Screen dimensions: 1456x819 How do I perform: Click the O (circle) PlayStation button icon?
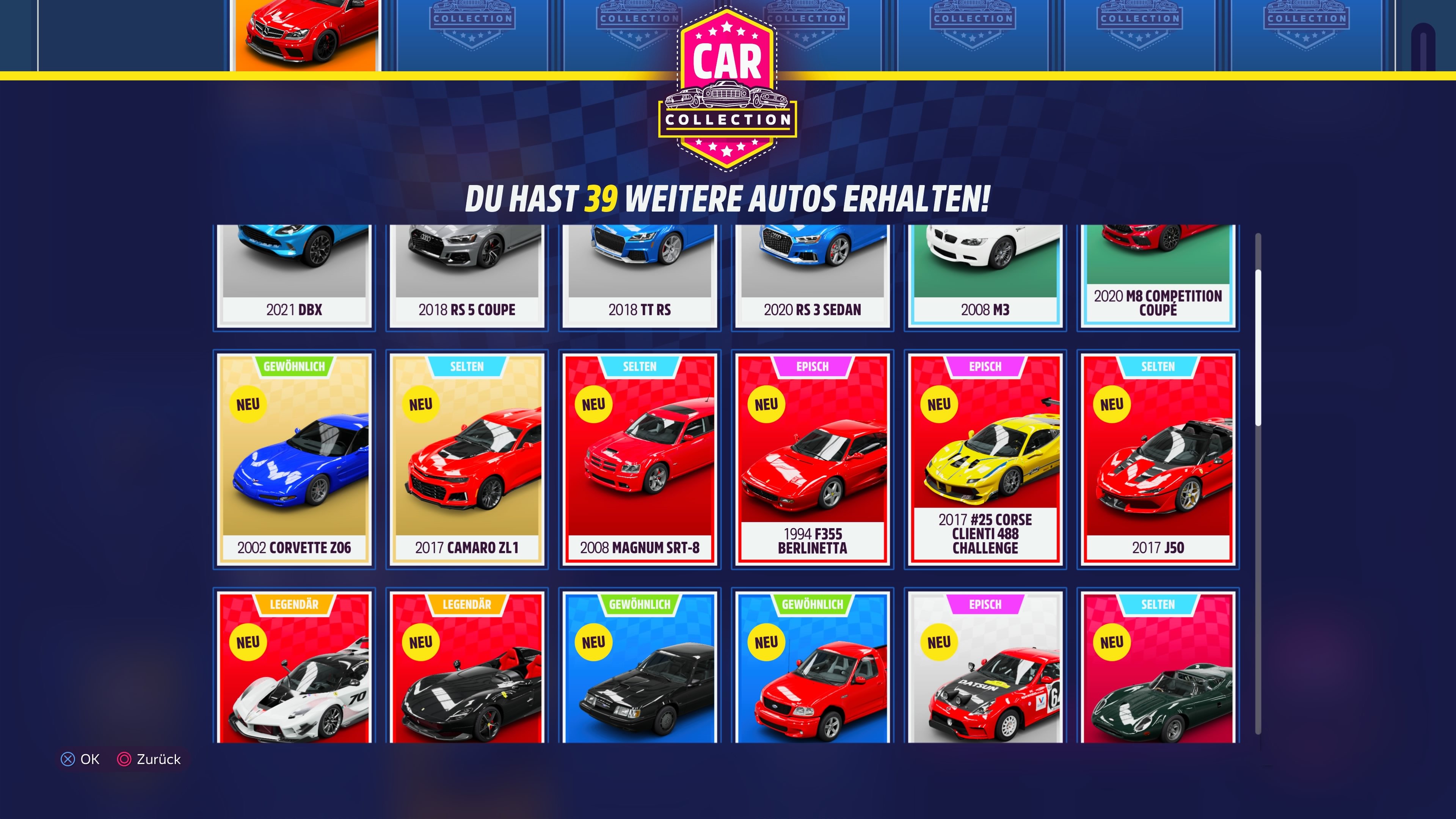coord(124,759)
